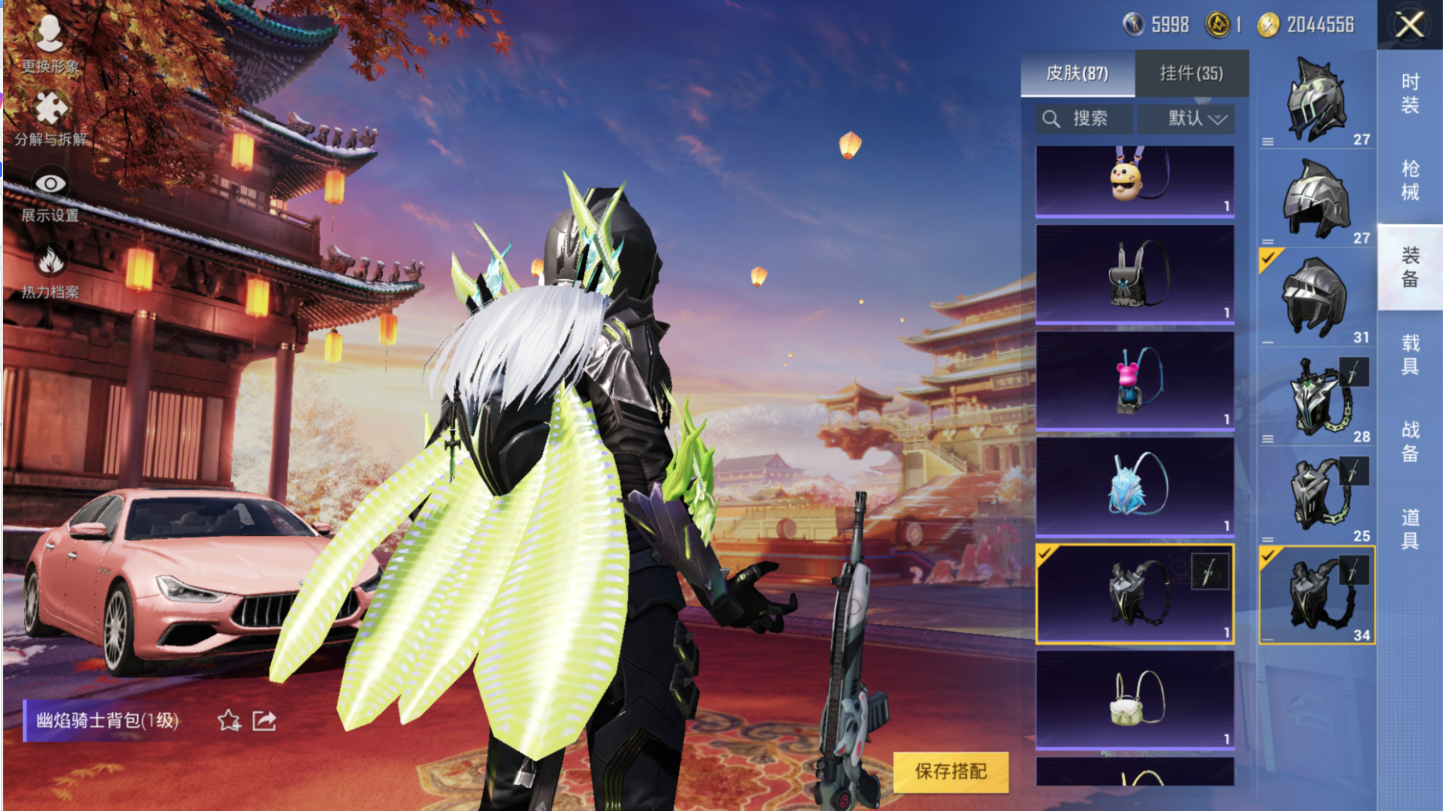This screenshot has width=1443, height=811.
Task: Share the backpack using the arrow icon
Action: (x=264, y=720)
